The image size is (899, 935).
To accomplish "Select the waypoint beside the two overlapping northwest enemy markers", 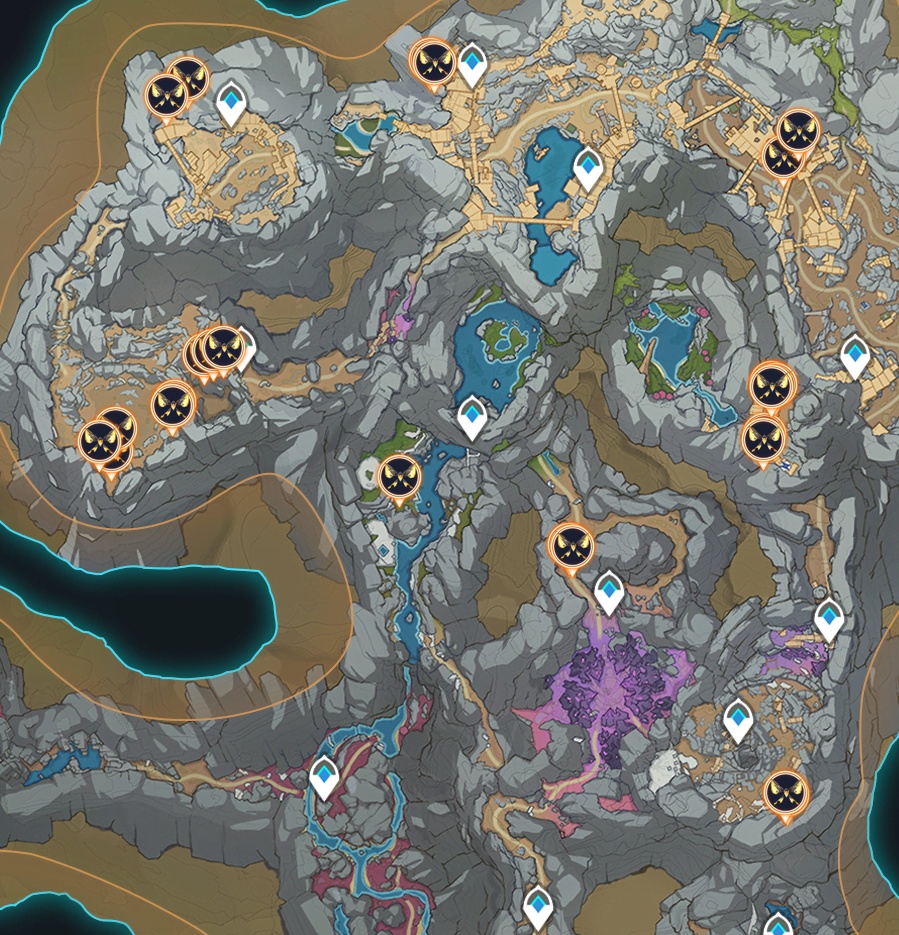I will click(x=232, y=102).
